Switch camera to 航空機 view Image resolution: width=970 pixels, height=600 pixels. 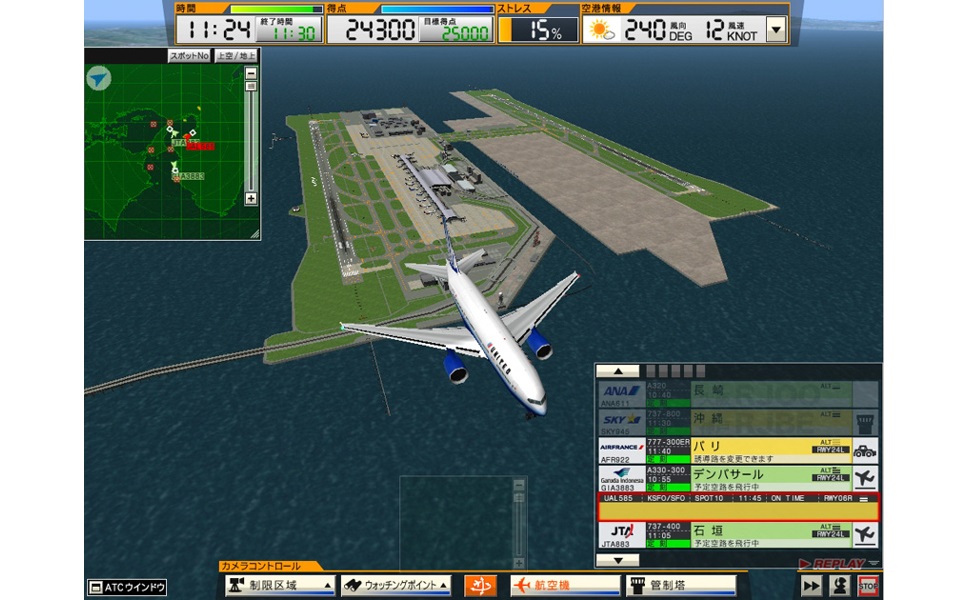(565, 586)
